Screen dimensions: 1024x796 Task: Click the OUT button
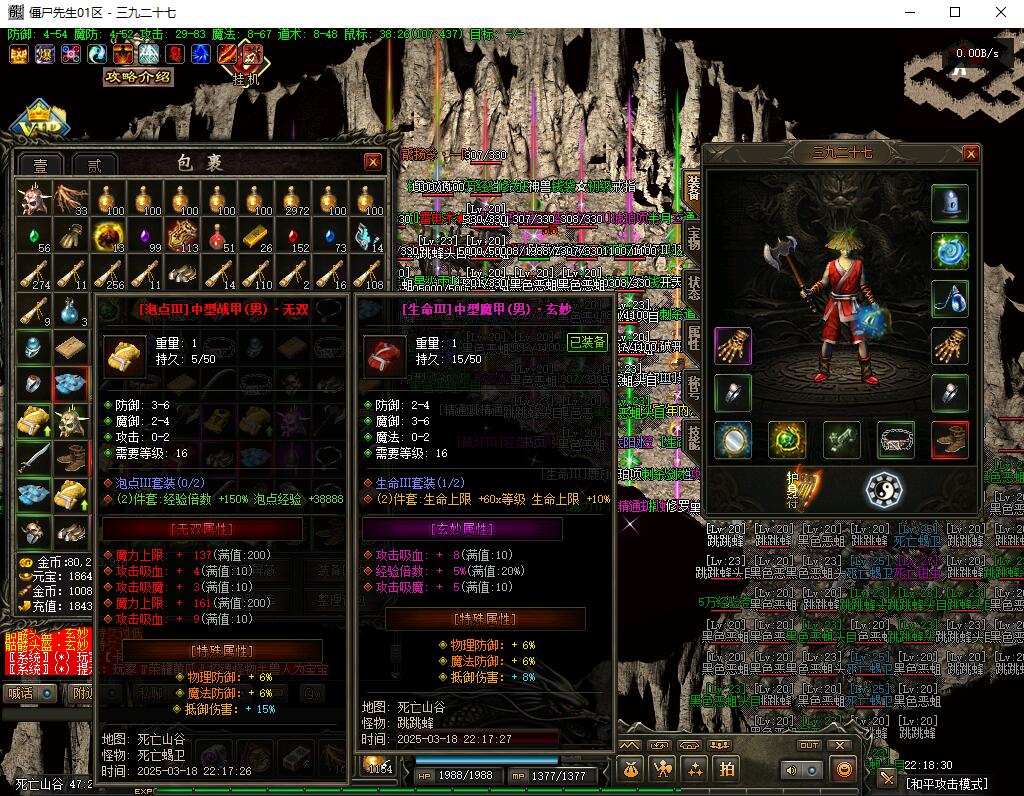click(x=808, y=745)
